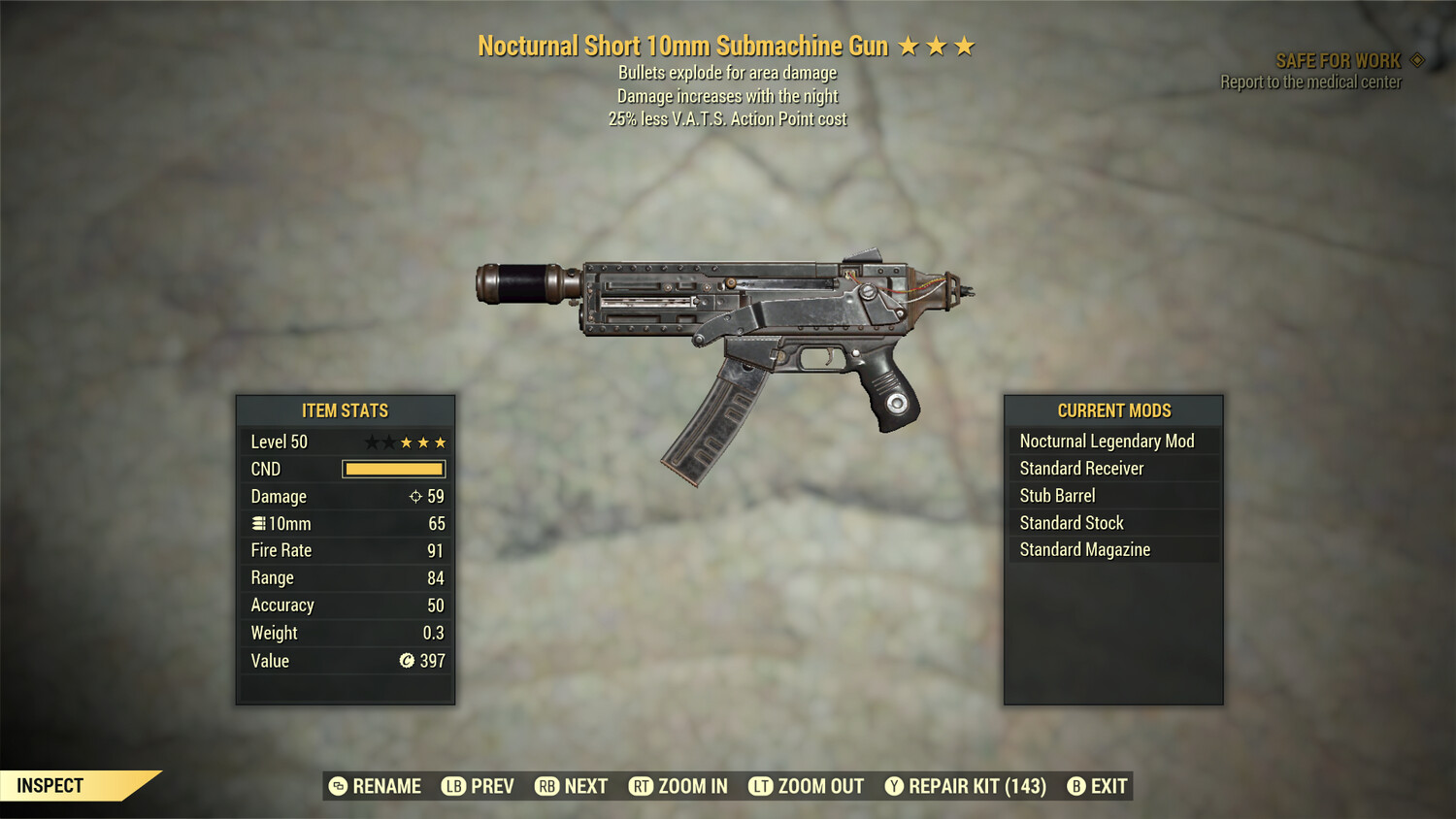Toggle the last gold star on the Level row

tap(440, 441)
